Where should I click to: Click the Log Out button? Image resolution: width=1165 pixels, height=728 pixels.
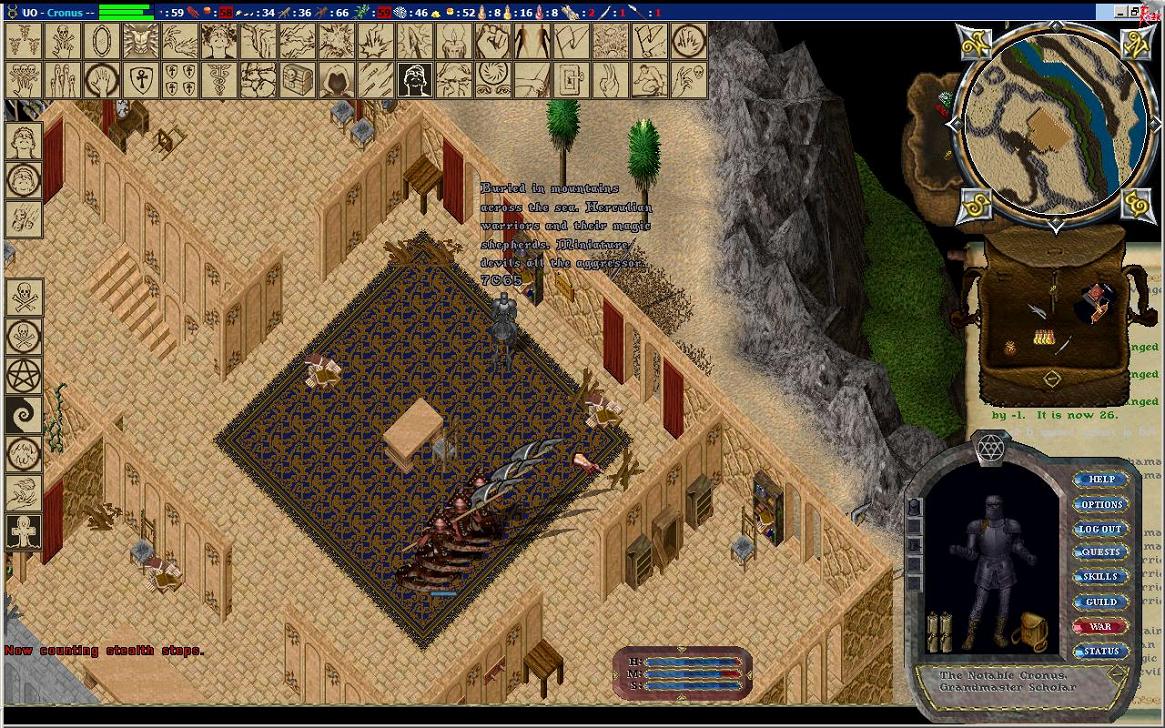click(x=1100, y=529)
